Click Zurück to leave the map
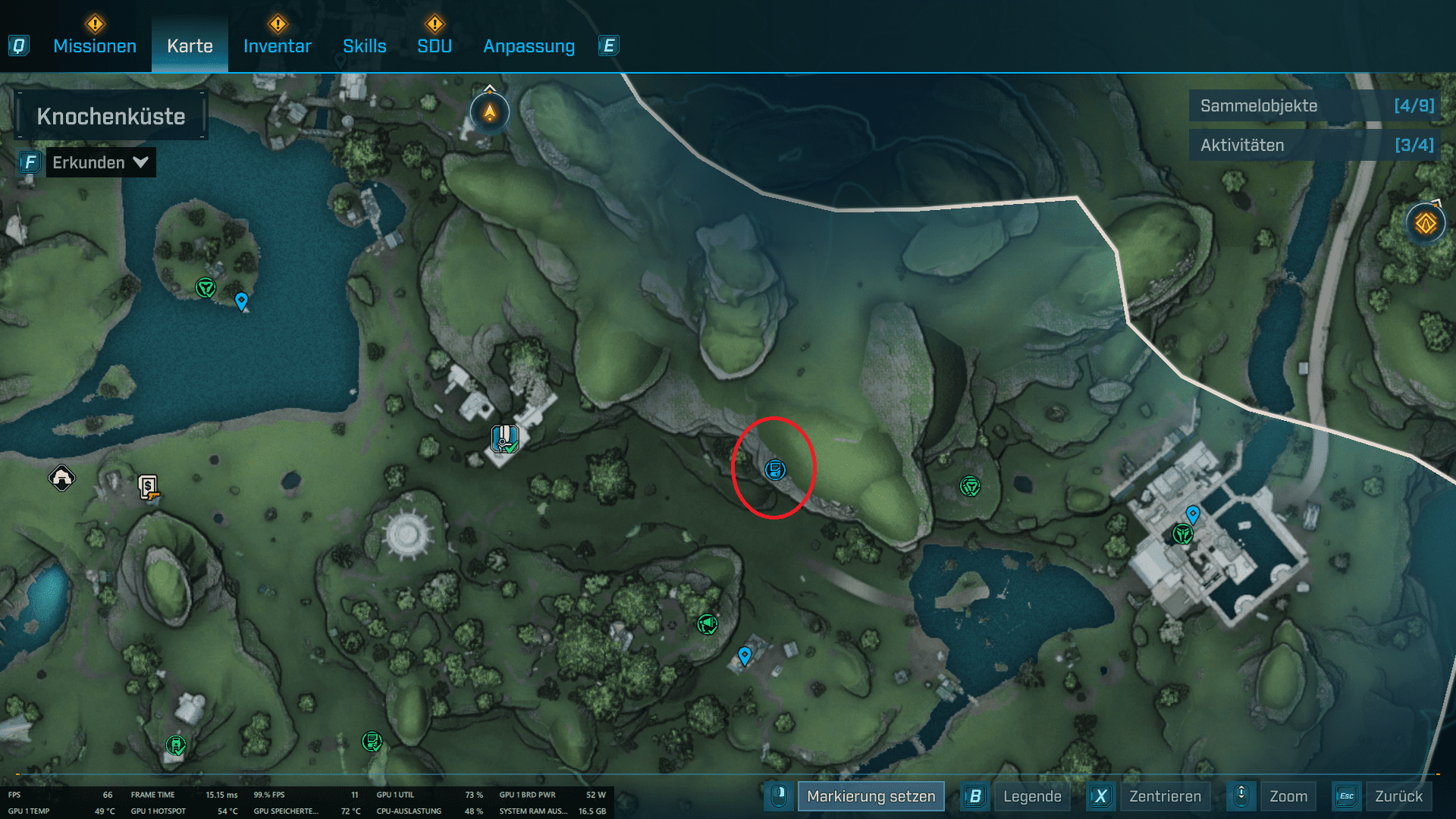This screenshot has width=1456, height=819. [x=1398, y=796]
